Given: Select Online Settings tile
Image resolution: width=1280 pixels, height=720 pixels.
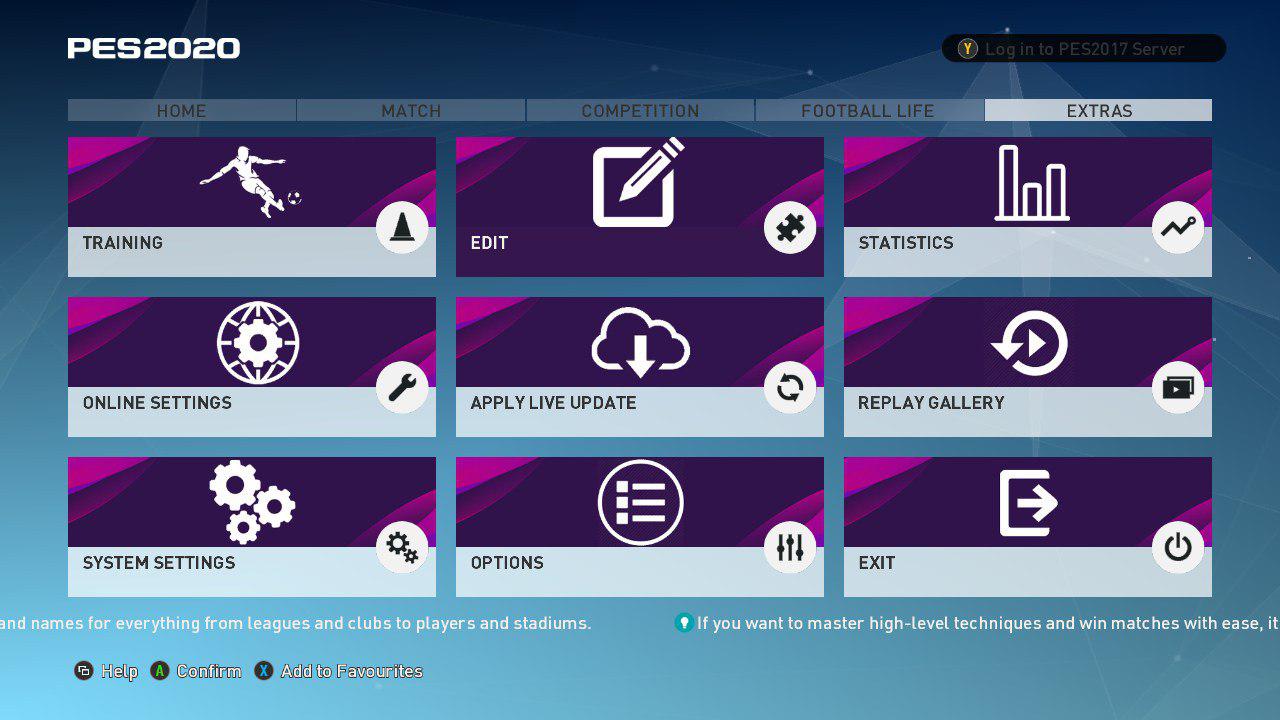Looking at the screenshot, I should (x=251, y=367).
